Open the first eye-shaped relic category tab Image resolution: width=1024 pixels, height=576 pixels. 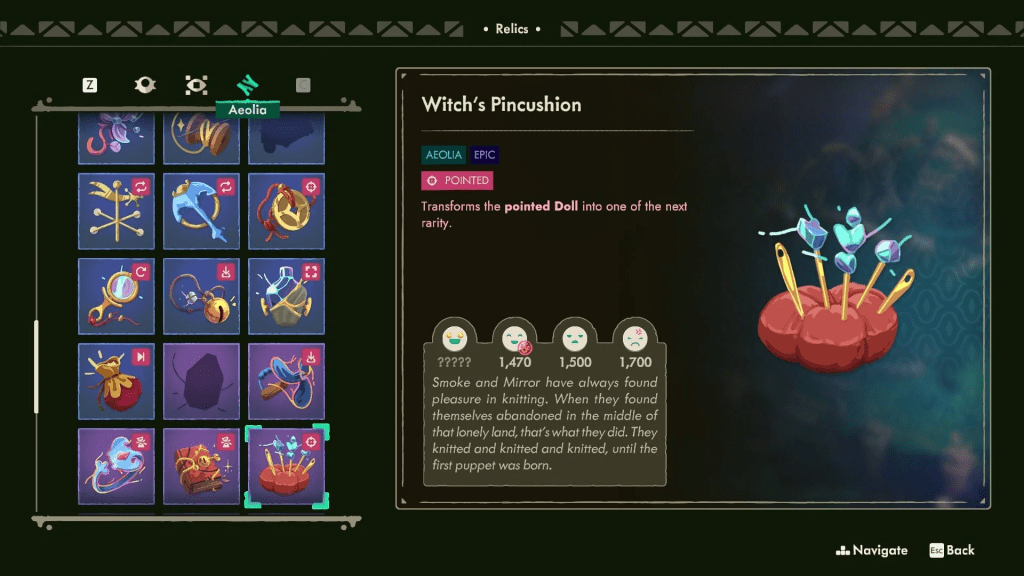tap(145, 85)
